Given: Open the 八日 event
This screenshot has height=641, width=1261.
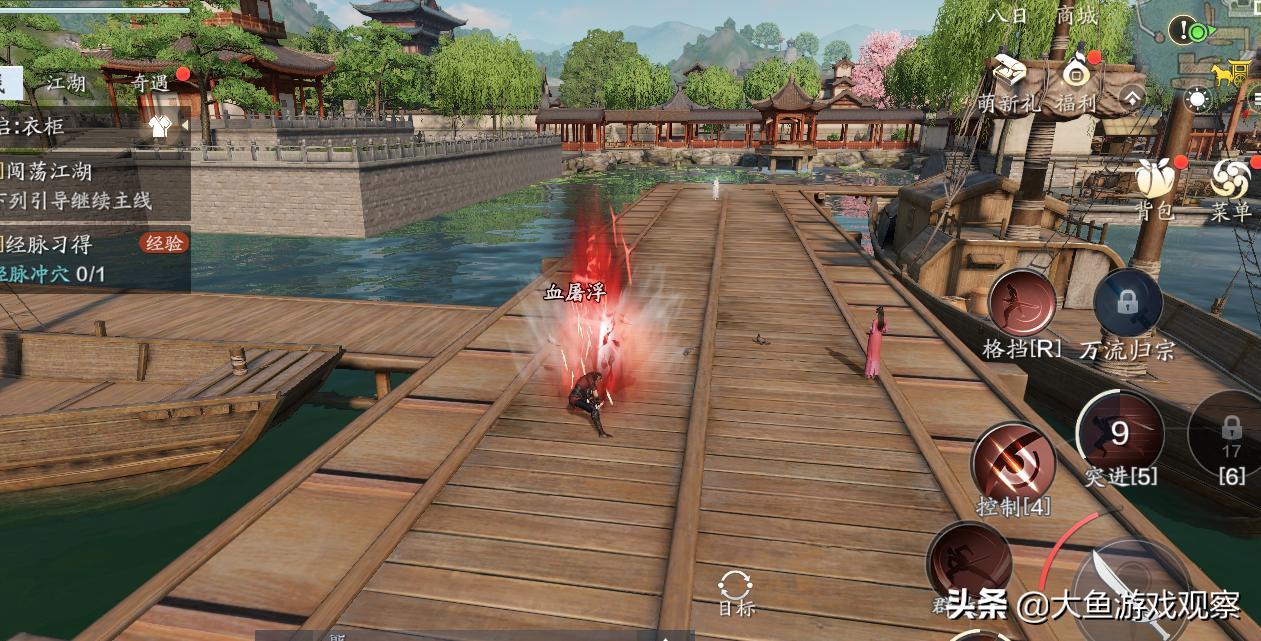Looking at the screenshot, I should (x=1006, y=16).
